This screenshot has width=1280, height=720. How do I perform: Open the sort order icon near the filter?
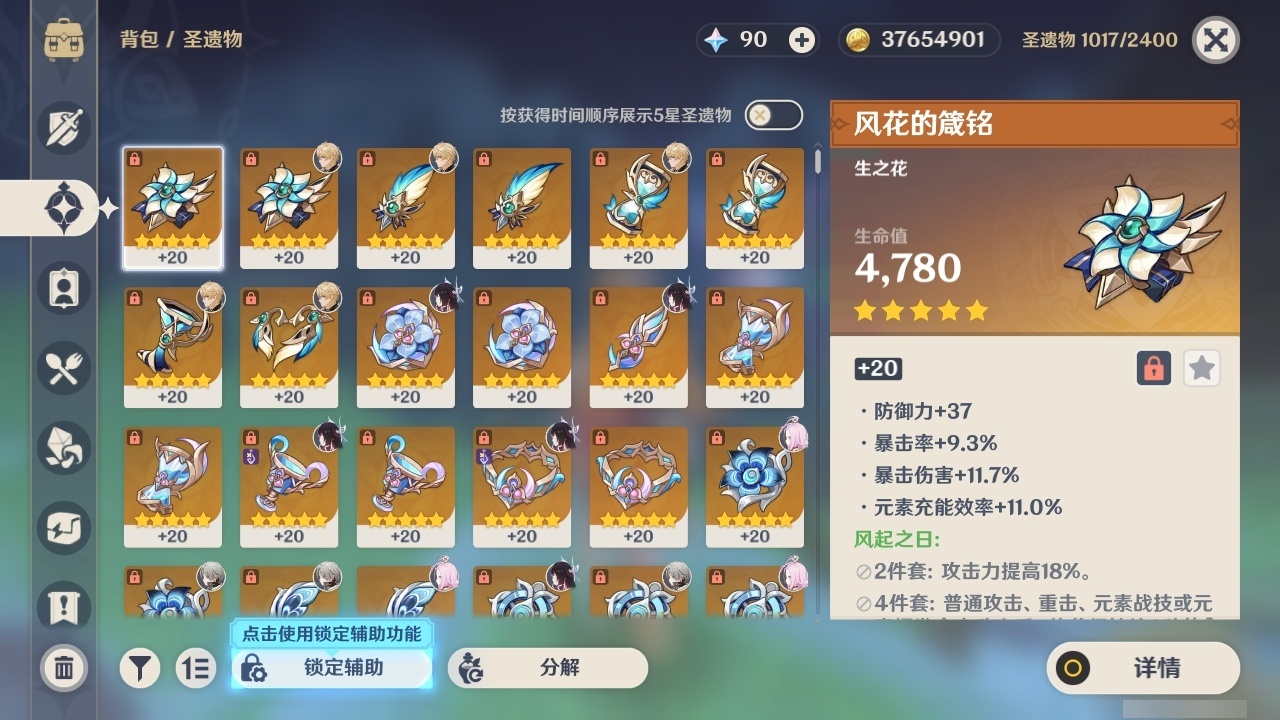[196, 668]
